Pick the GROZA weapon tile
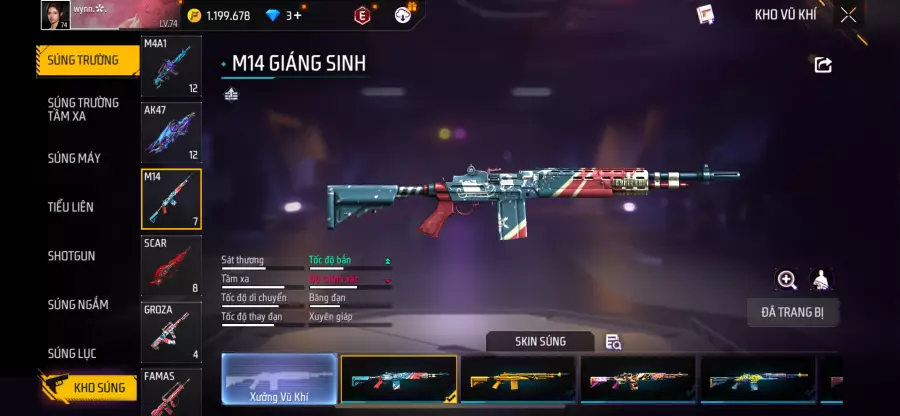This screenshot has height=416, width=900. tap(171, 331)
